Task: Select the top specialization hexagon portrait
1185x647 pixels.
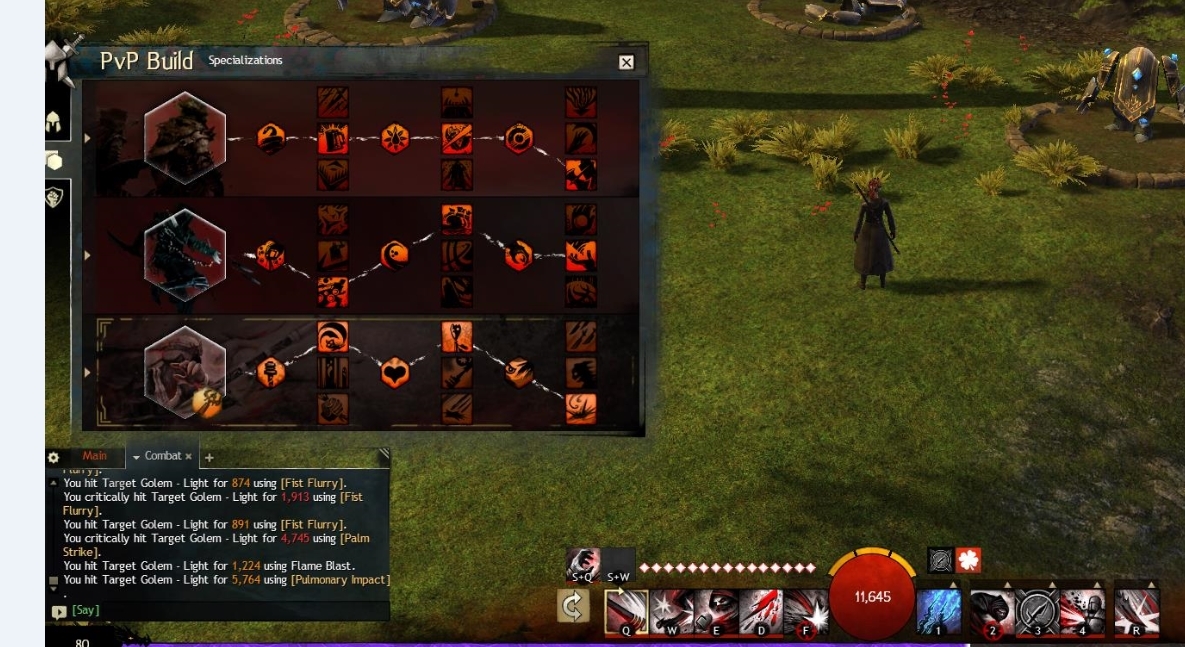Action: (185, 138)
